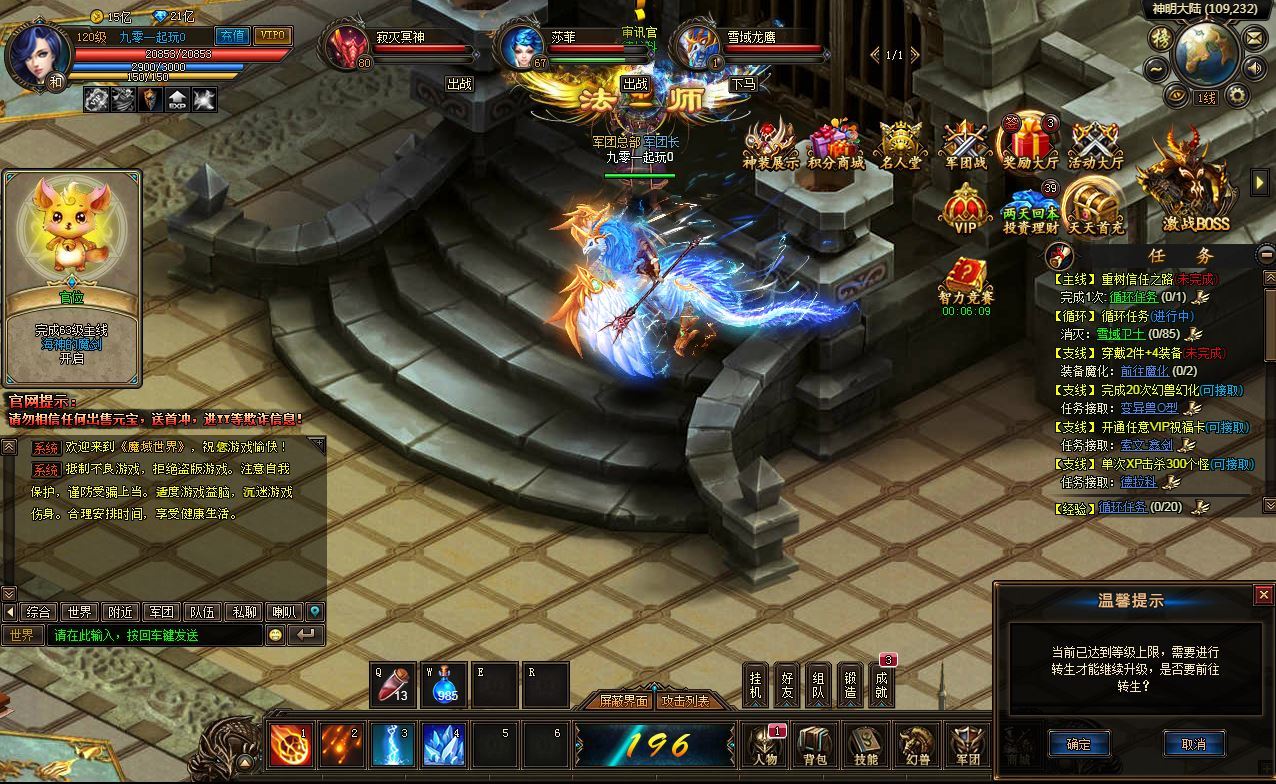The width and height of the screenshot is (1276, 784).
Task: Open the 技能 skills panel
Action: point(865,747)
